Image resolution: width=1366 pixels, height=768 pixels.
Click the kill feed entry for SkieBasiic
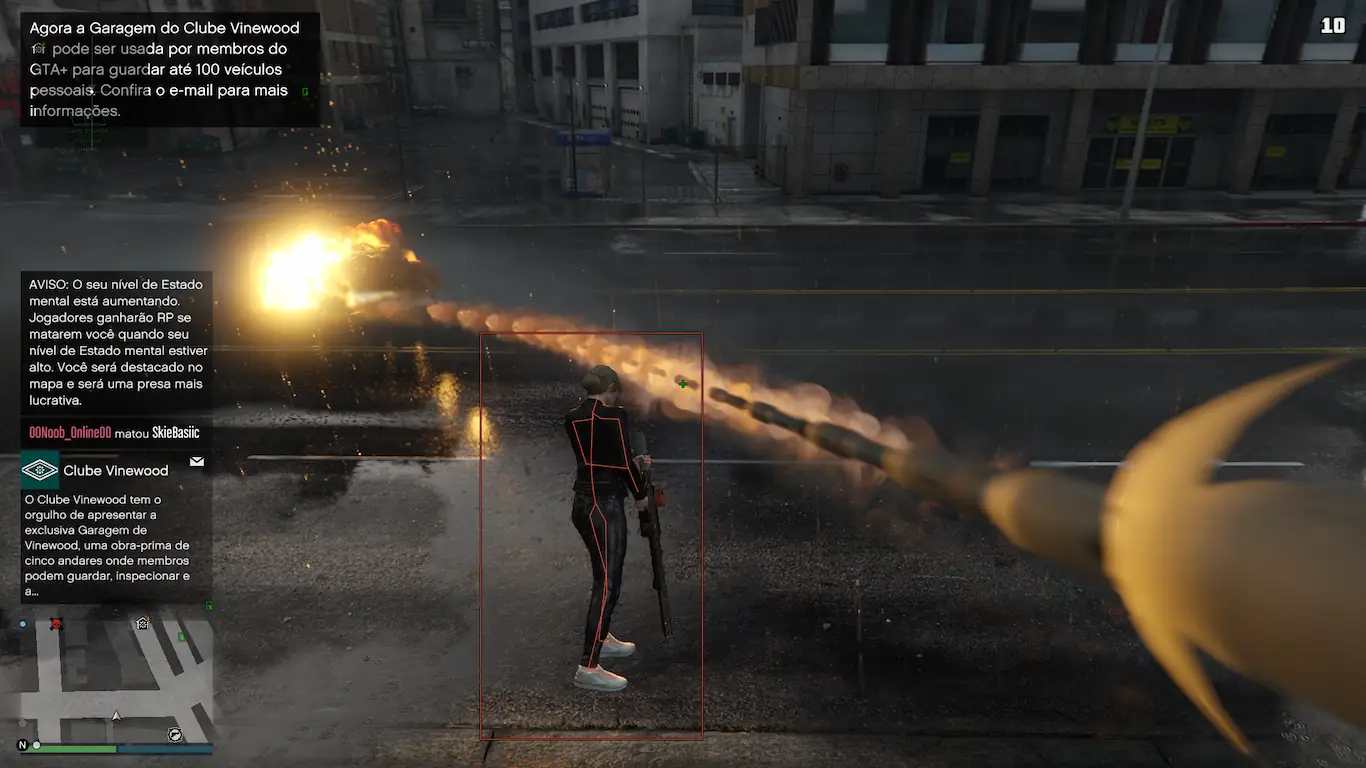point(114,433)
